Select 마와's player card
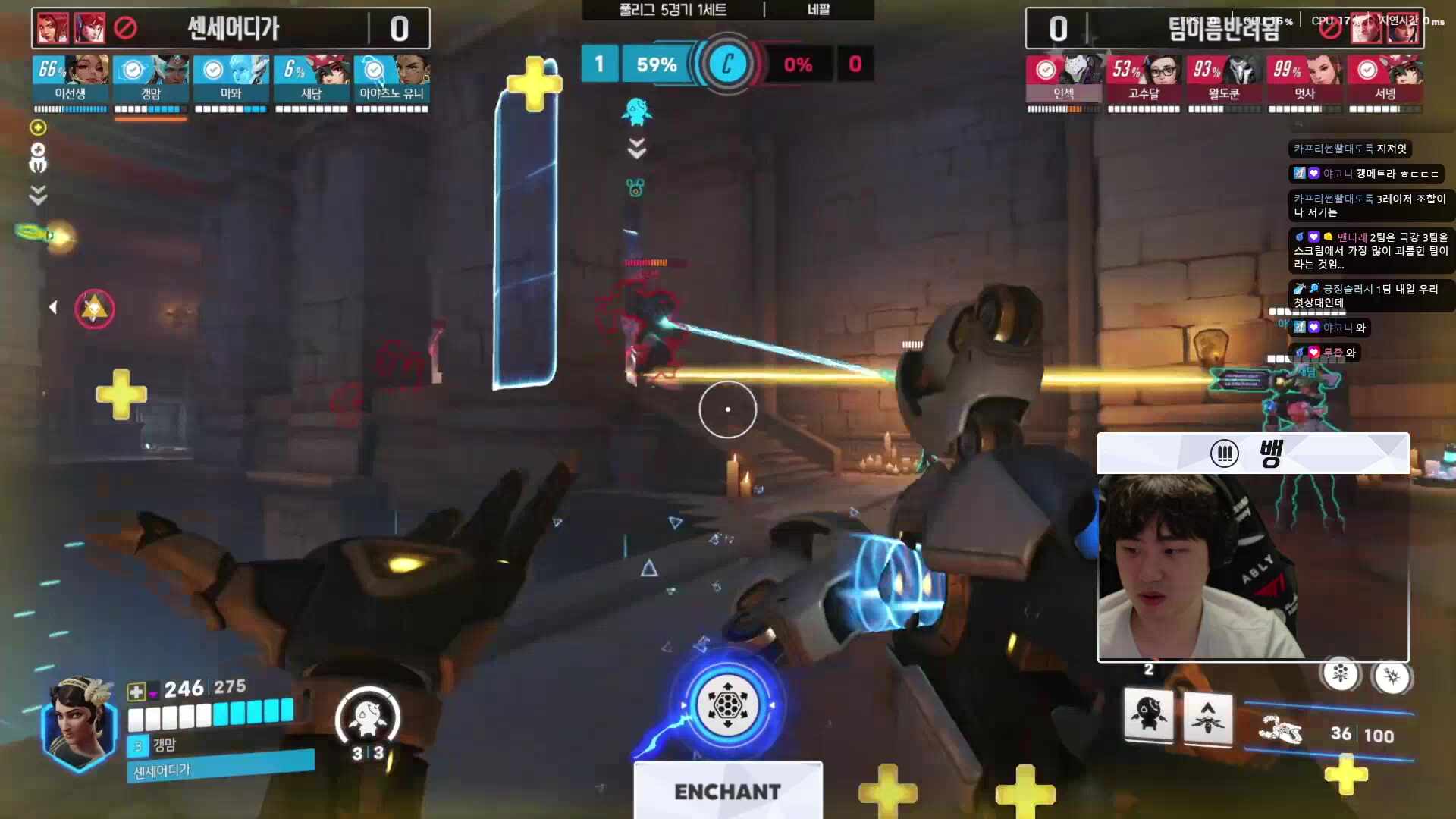This screenshot has height=819, width=1456. tap(231, 80)
